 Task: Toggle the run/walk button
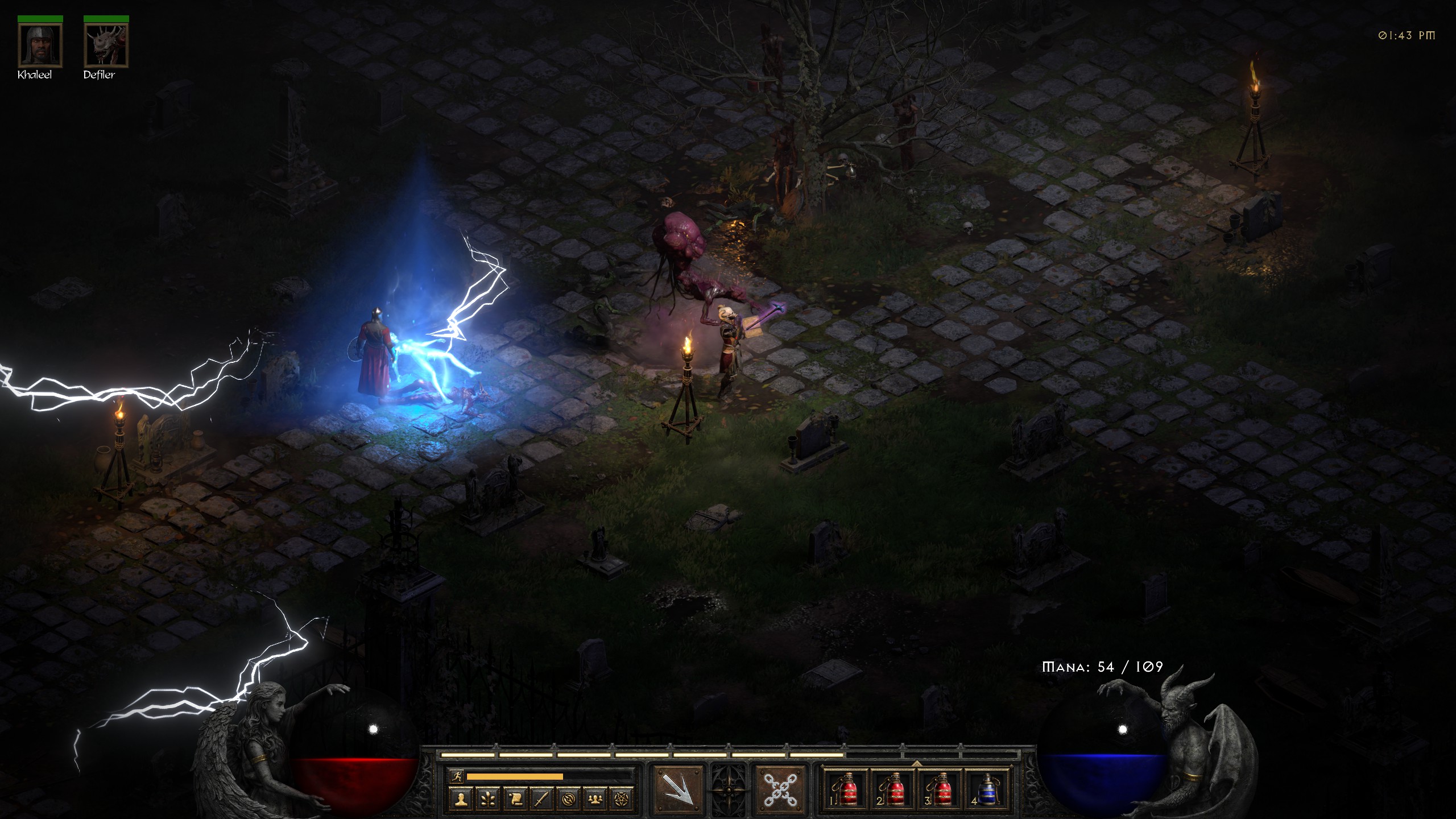coord(456,776)
